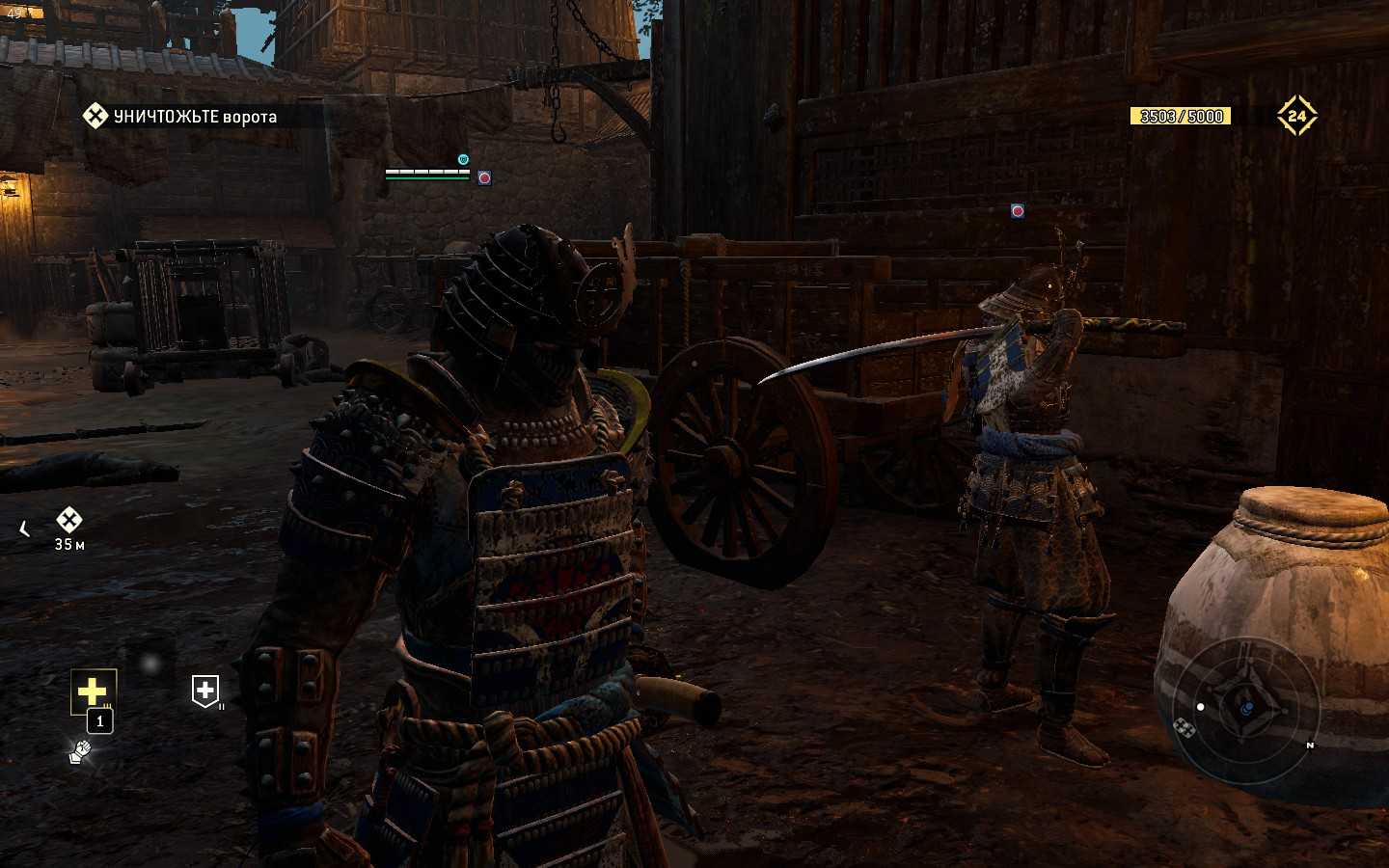This screenshot has height=868, width=1389.
Task: Click the diamond level 24 badge
Action: (1296, 116)
